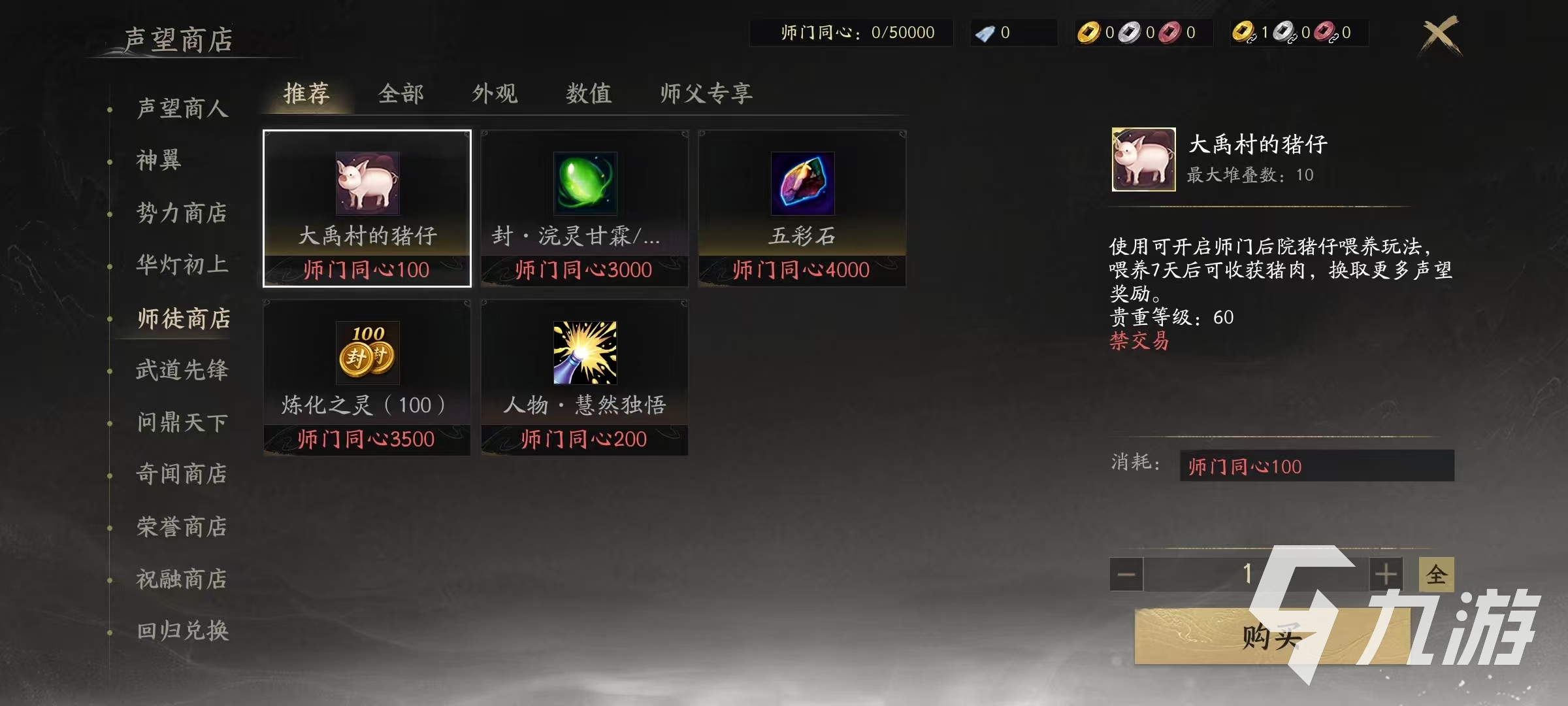
Task: Switch to the 全部 tab
Action: tap(400, 94)
